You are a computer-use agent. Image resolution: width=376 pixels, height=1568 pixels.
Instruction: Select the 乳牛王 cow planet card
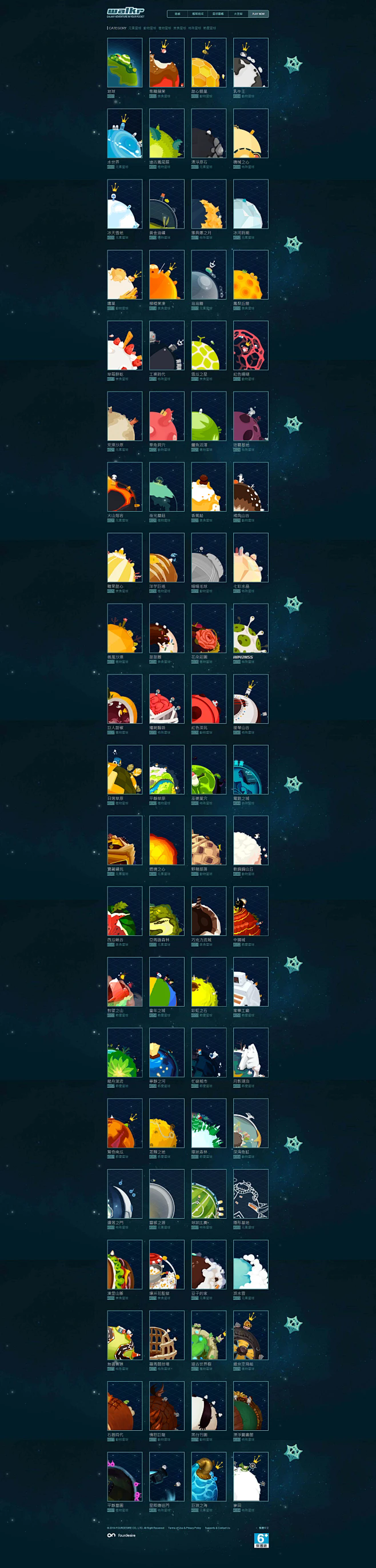[251, 63]
